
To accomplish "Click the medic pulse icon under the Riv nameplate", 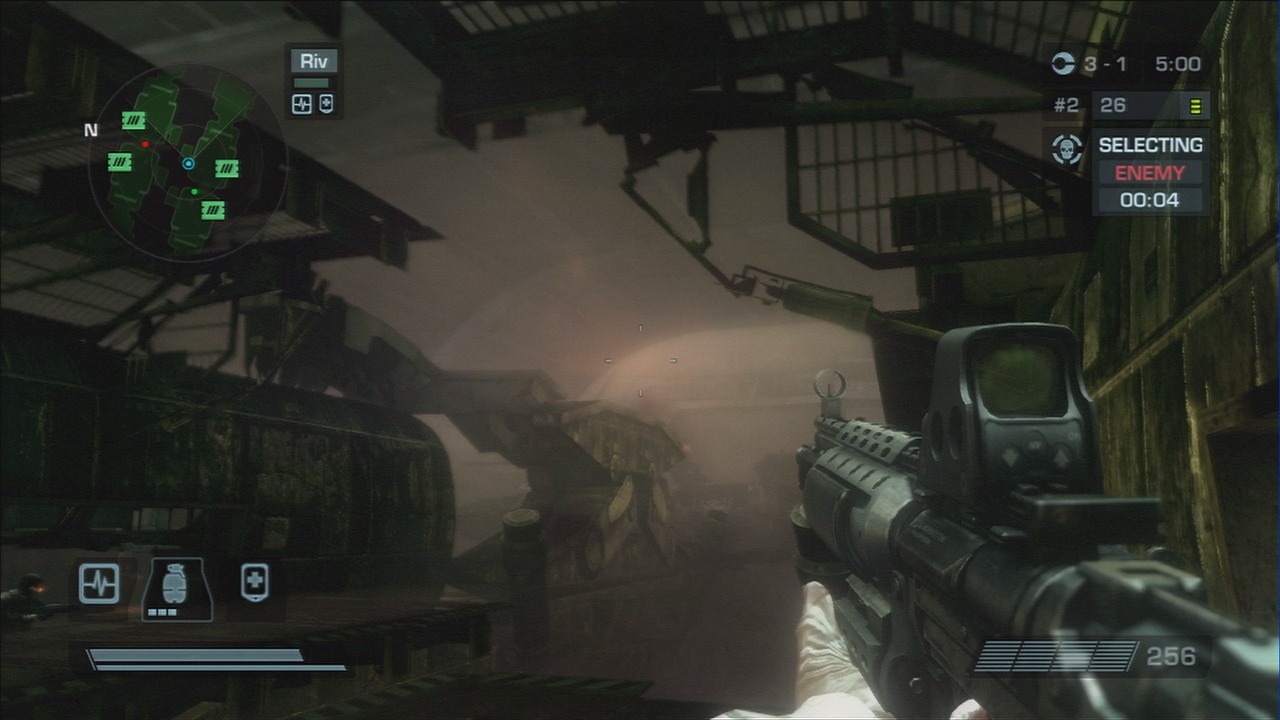I will pyautogui.click(x=301, y=103).
